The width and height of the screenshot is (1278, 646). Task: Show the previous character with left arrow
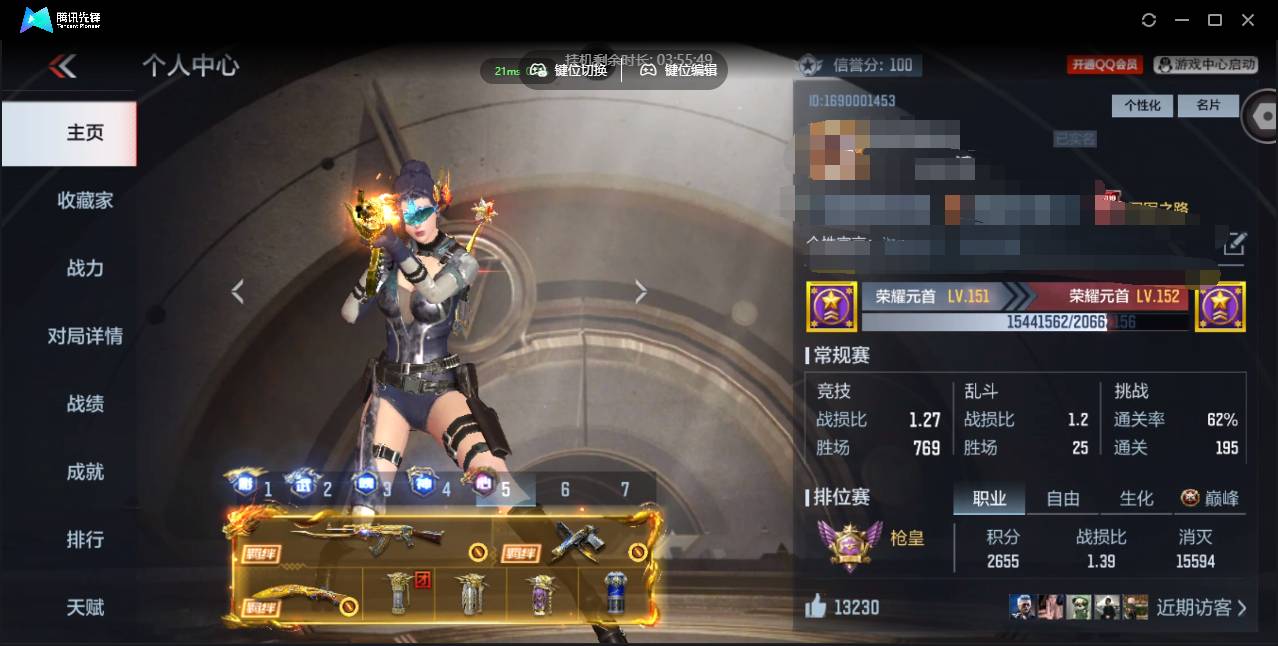[238, 292]
